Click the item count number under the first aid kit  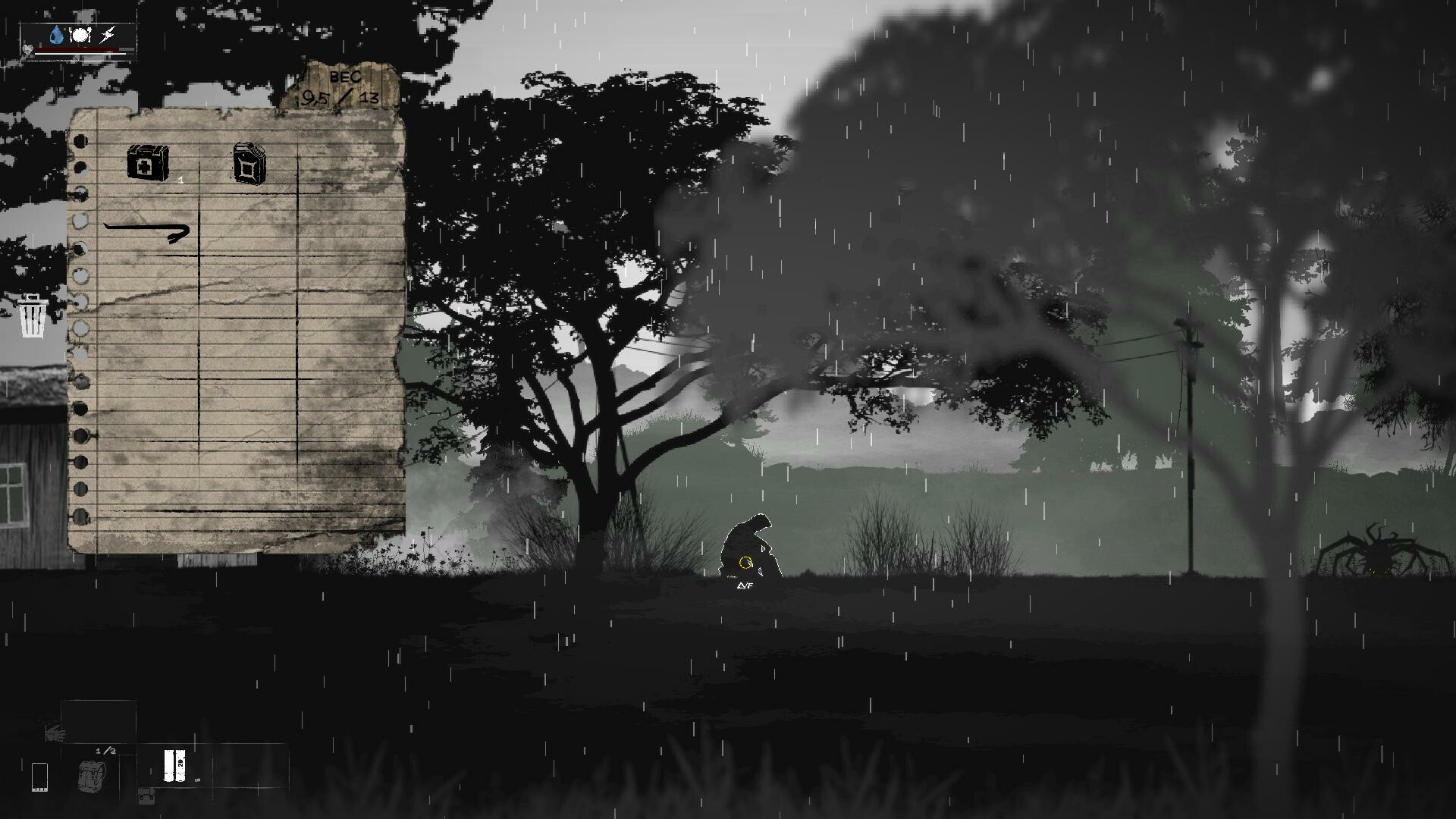[x=180, y=180]
